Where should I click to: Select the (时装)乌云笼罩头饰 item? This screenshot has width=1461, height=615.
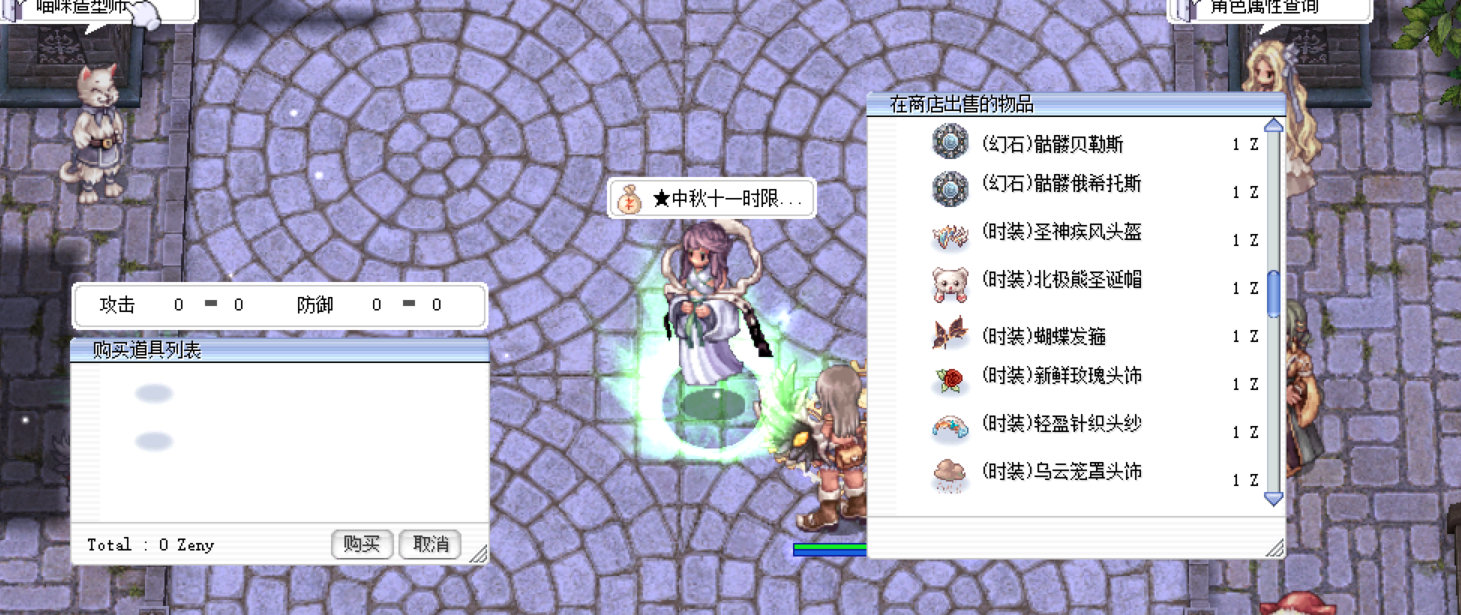pyautogui.click(x=1060, y=472)
